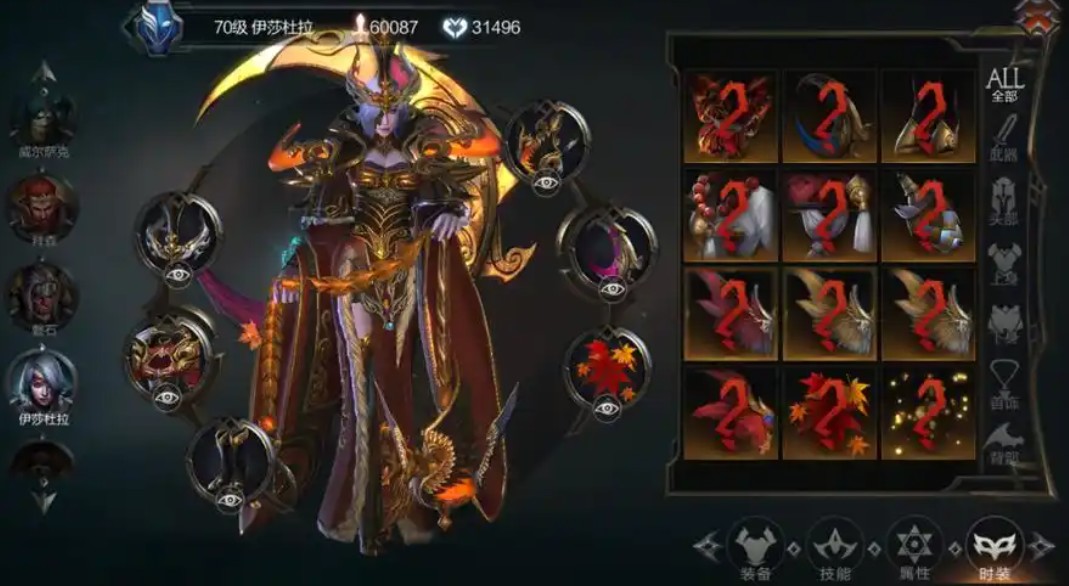The image size is (1069, 586).
Task: Select the 时装 (Costume) mask tab
Action: (995, 546)
